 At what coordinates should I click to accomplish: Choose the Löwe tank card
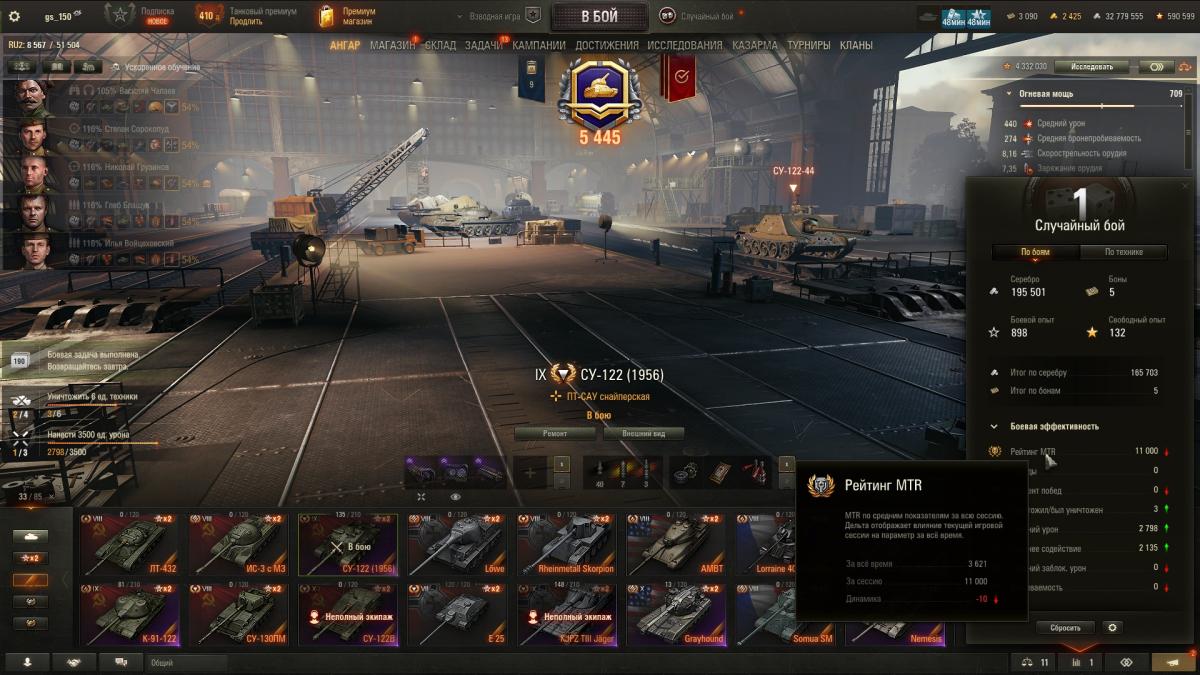point(456,544)
